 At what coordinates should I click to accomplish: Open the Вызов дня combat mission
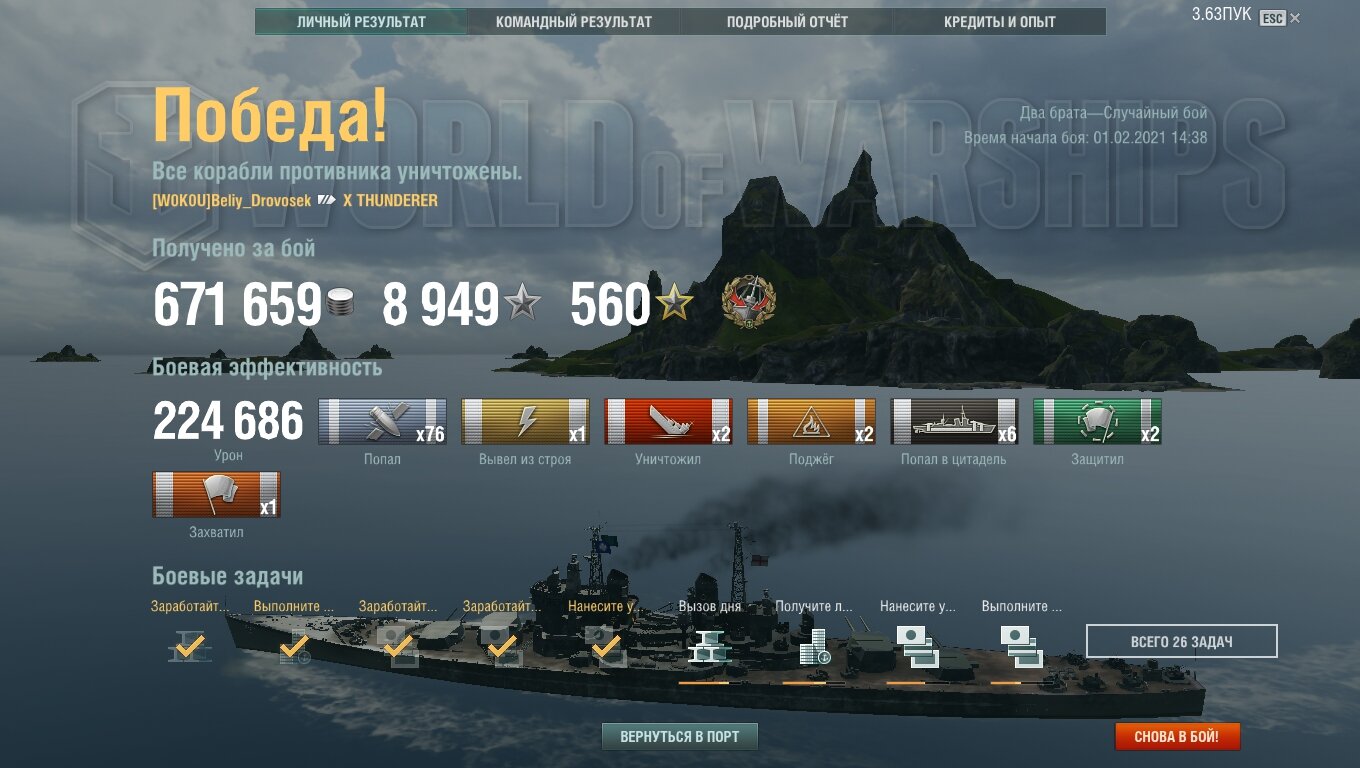click(710, 646)
